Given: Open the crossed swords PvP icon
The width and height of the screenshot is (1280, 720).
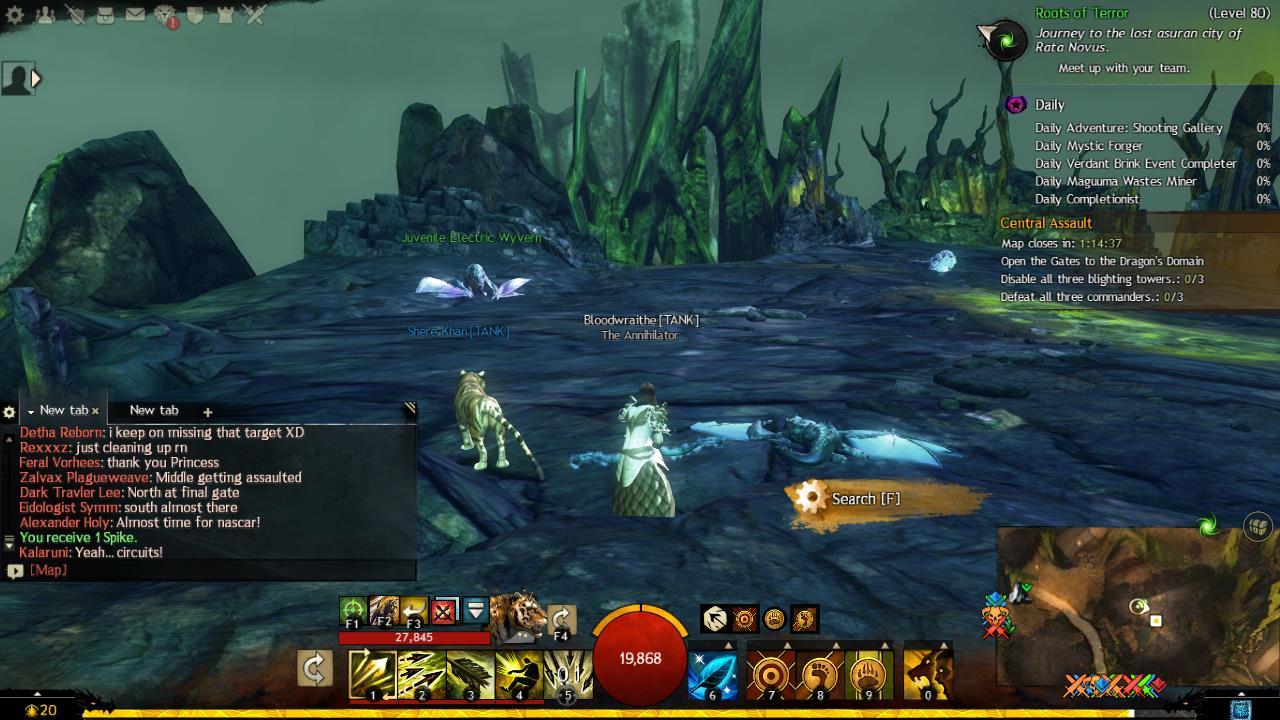Looking at the screenshot, I should coord(255,15).
